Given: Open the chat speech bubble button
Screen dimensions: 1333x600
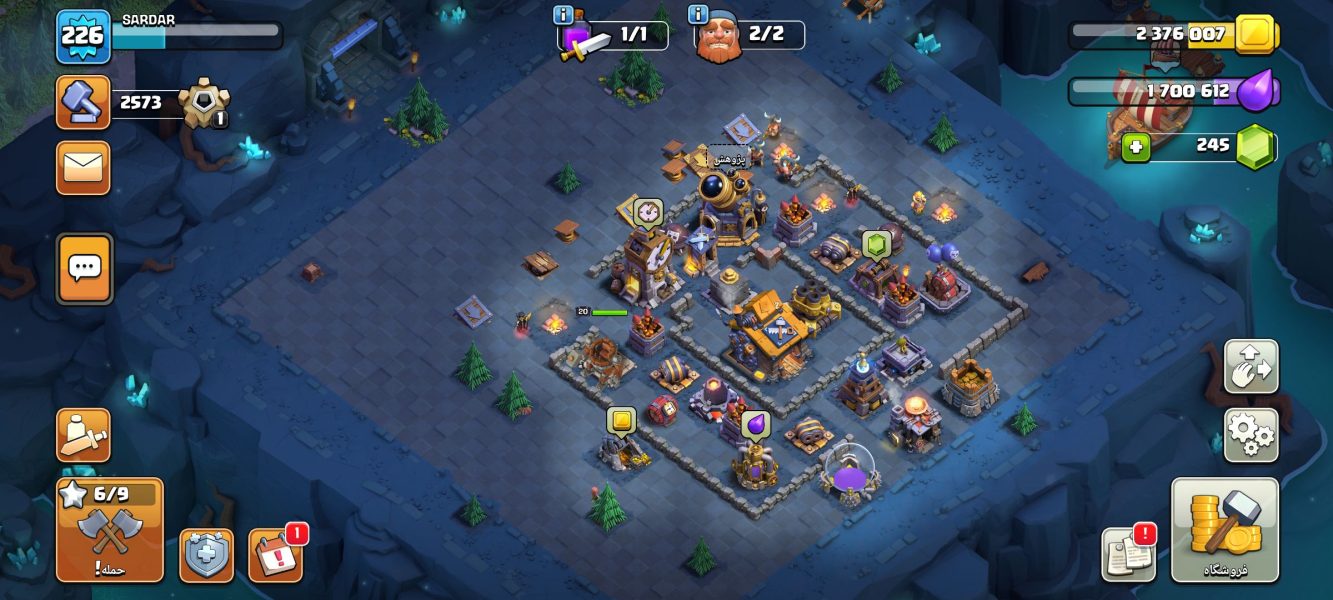Looking at the screenshot, I should click(85, 268).
